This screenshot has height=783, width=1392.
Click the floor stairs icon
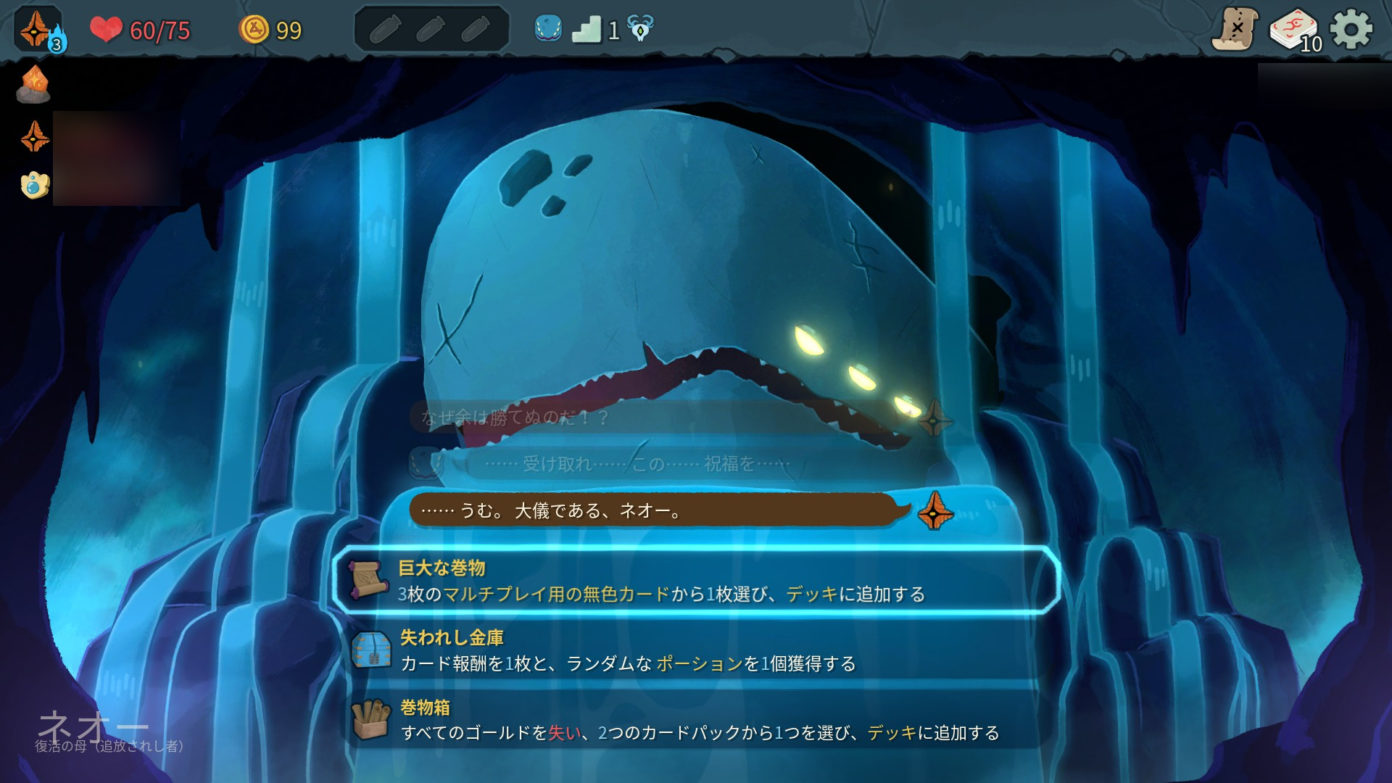click(587, 30)
